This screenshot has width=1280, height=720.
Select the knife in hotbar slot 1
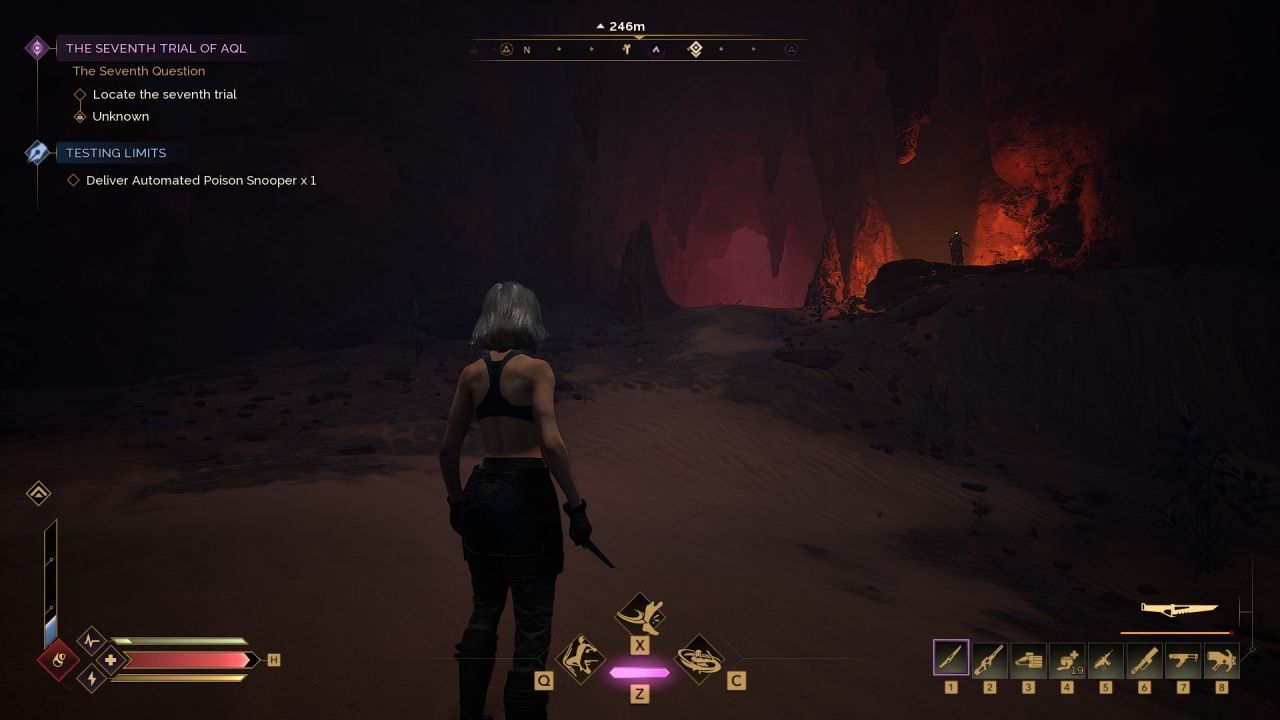tap(951, 658)
